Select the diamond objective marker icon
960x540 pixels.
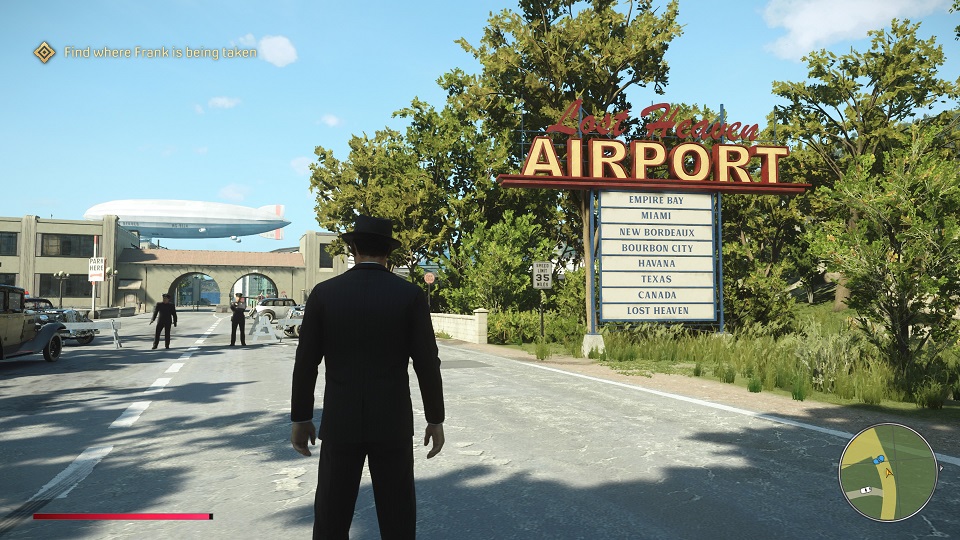coord(44,52)
